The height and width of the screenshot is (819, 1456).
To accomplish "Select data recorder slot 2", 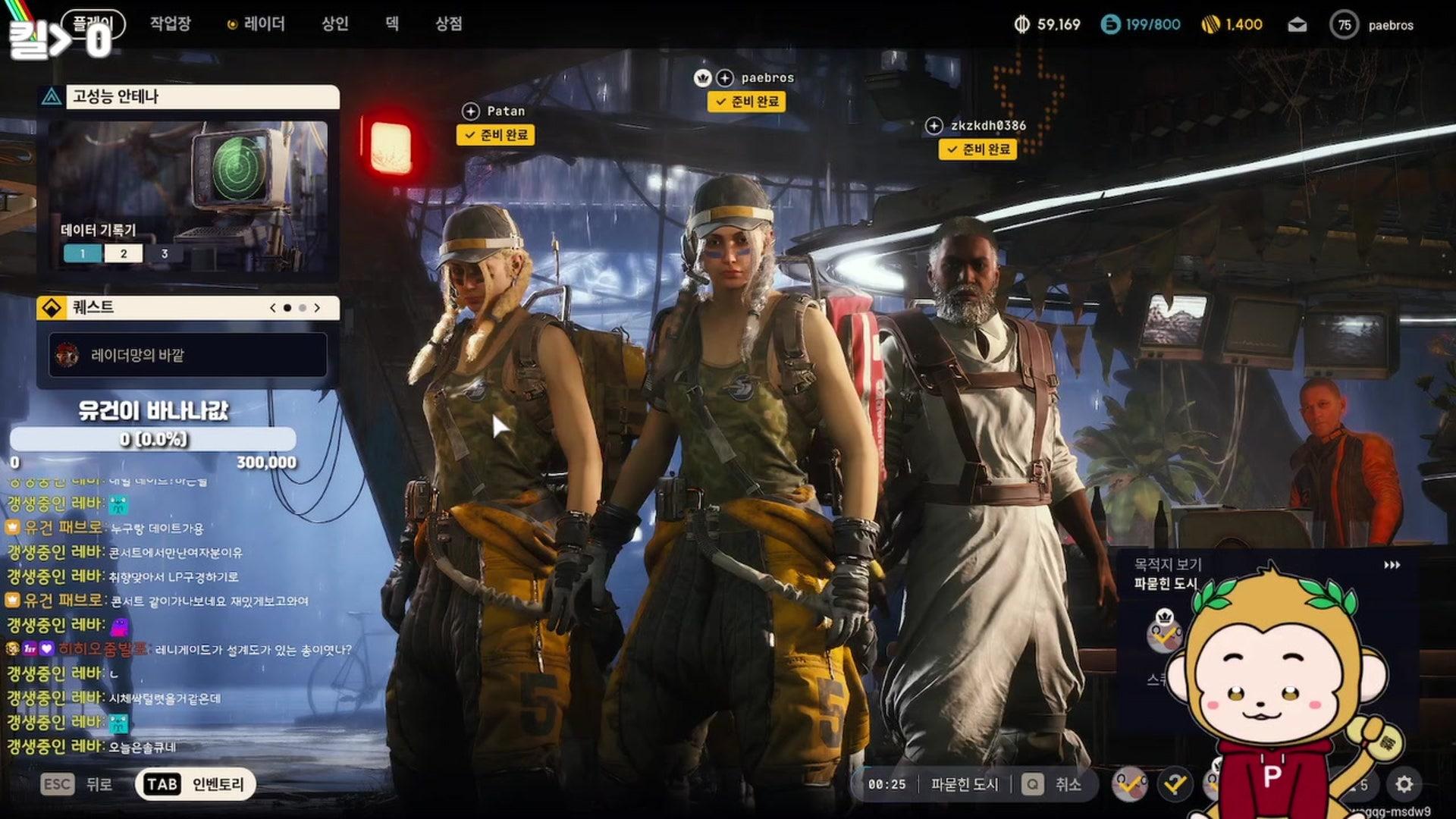I will tap(124, 254).
